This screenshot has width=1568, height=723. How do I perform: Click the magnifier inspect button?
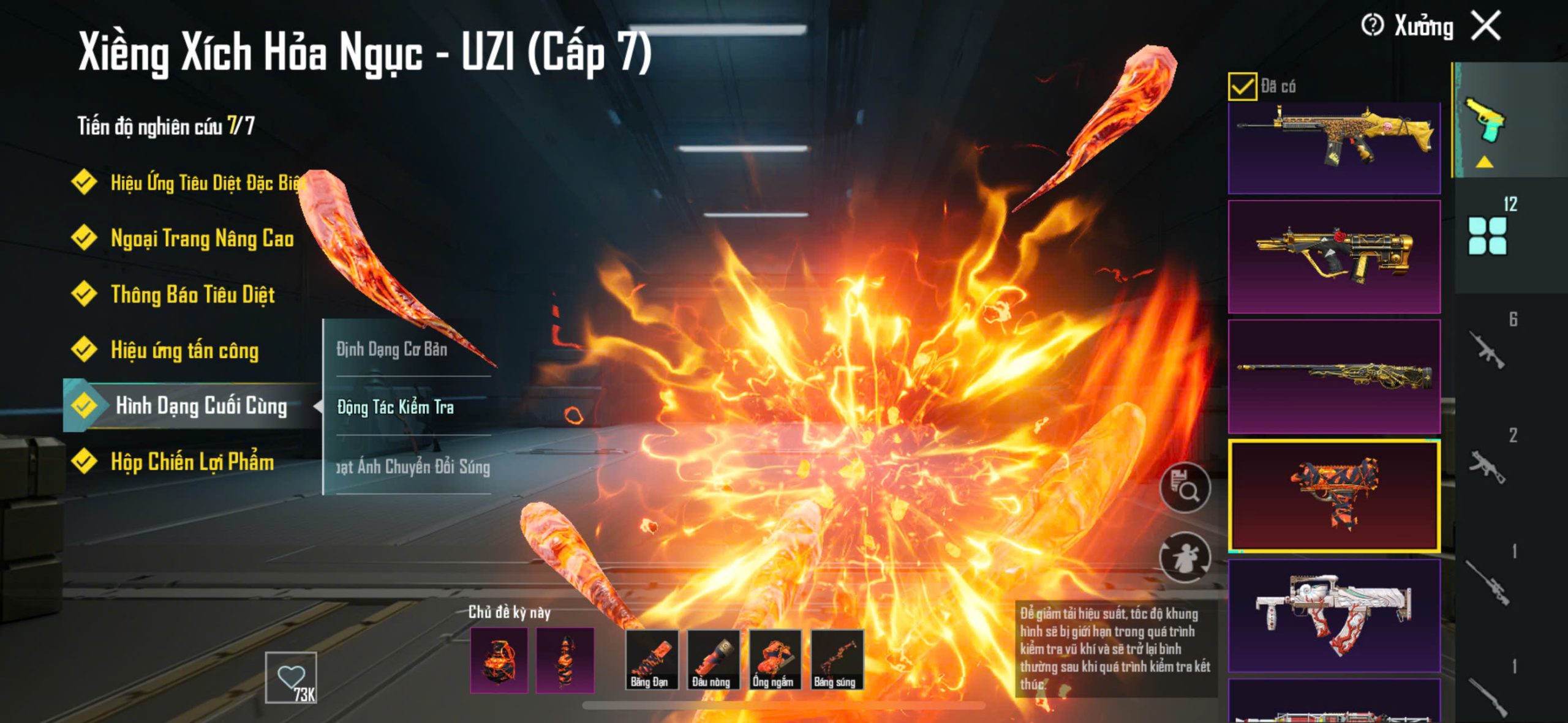tap(1185, 487)
